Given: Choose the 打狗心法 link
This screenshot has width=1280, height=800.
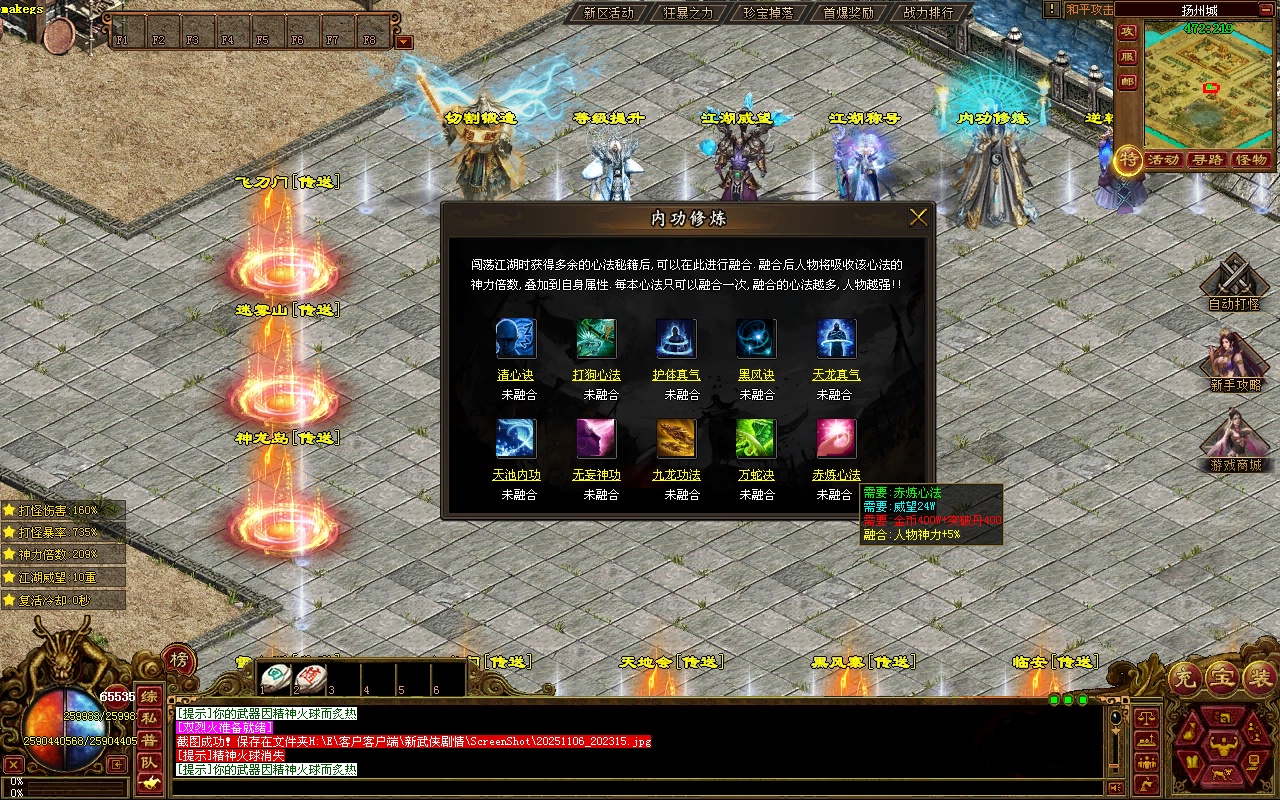Looking at the screenshot, I should [596, 375].
